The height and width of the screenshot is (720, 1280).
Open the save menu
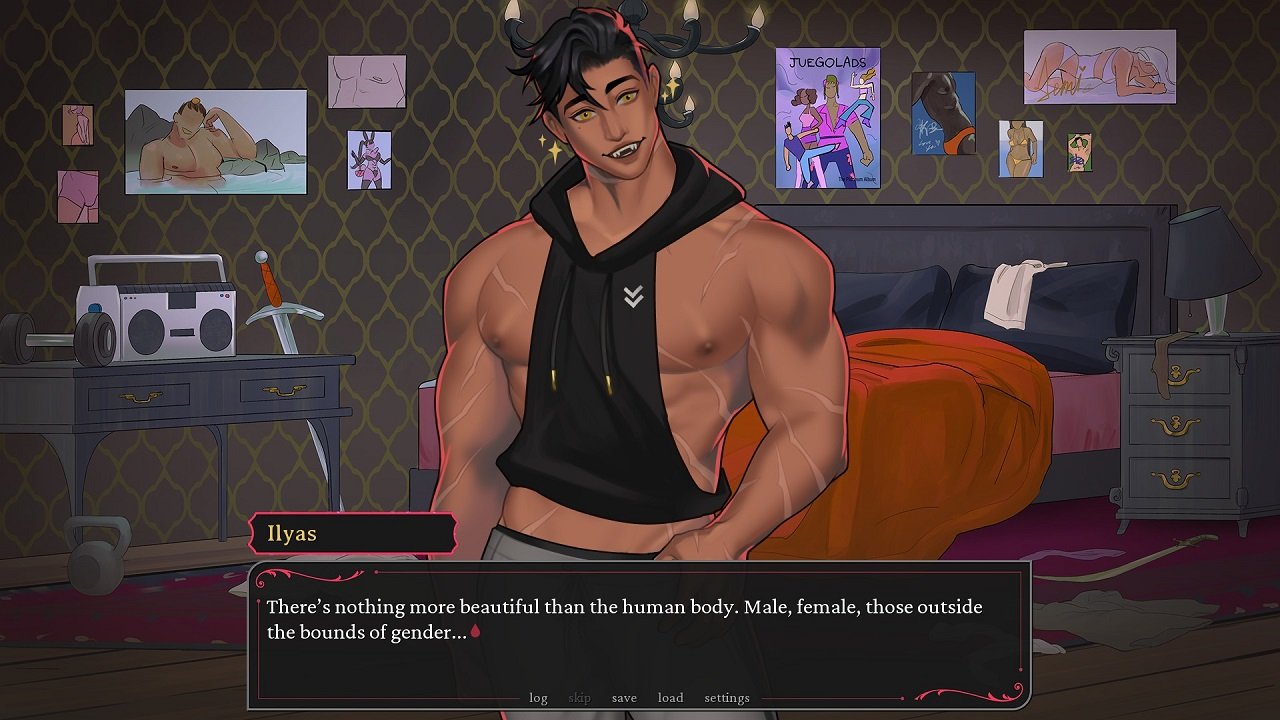pyautogui.click(x=624, y=698)
